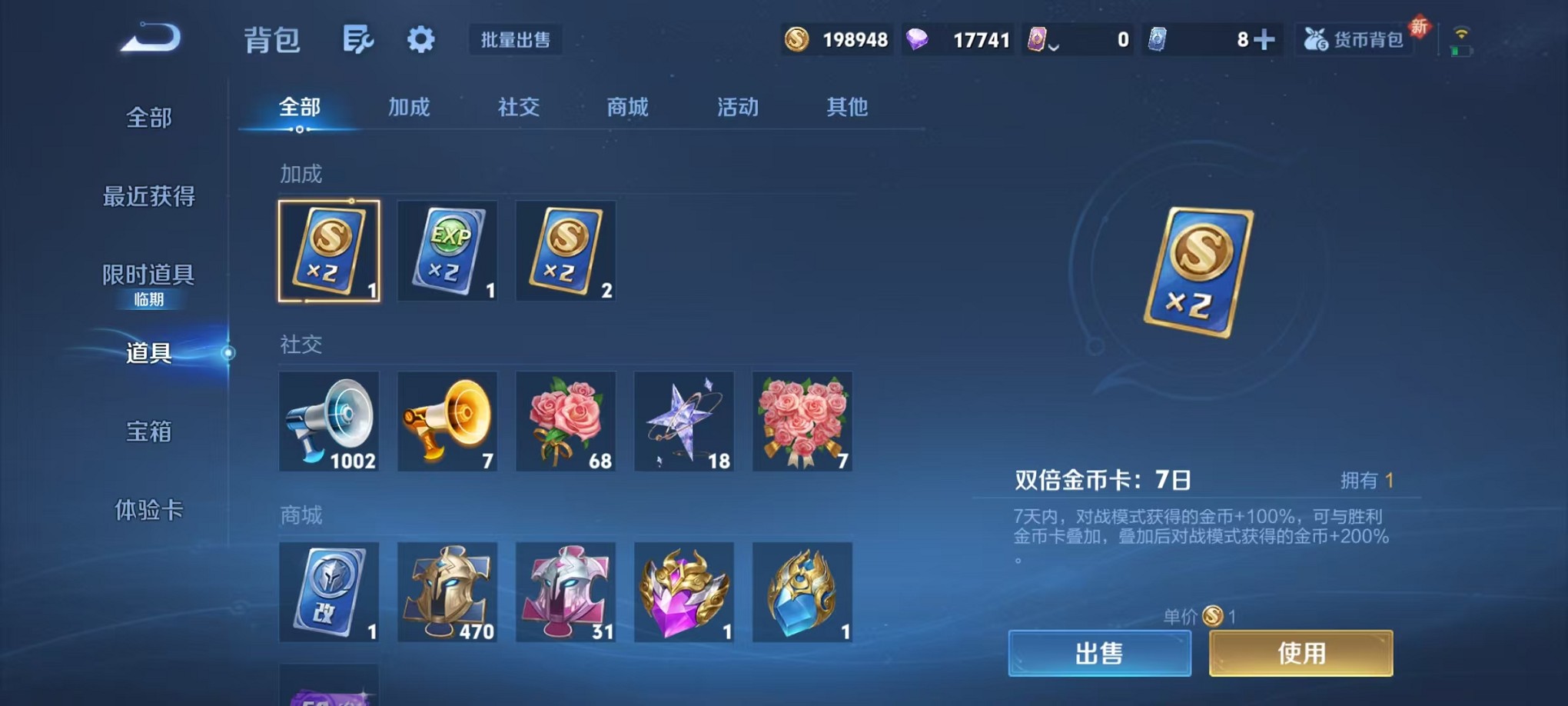1568x706 pixels.
Task: Select the blue crystal chest item
Action: 802,592
